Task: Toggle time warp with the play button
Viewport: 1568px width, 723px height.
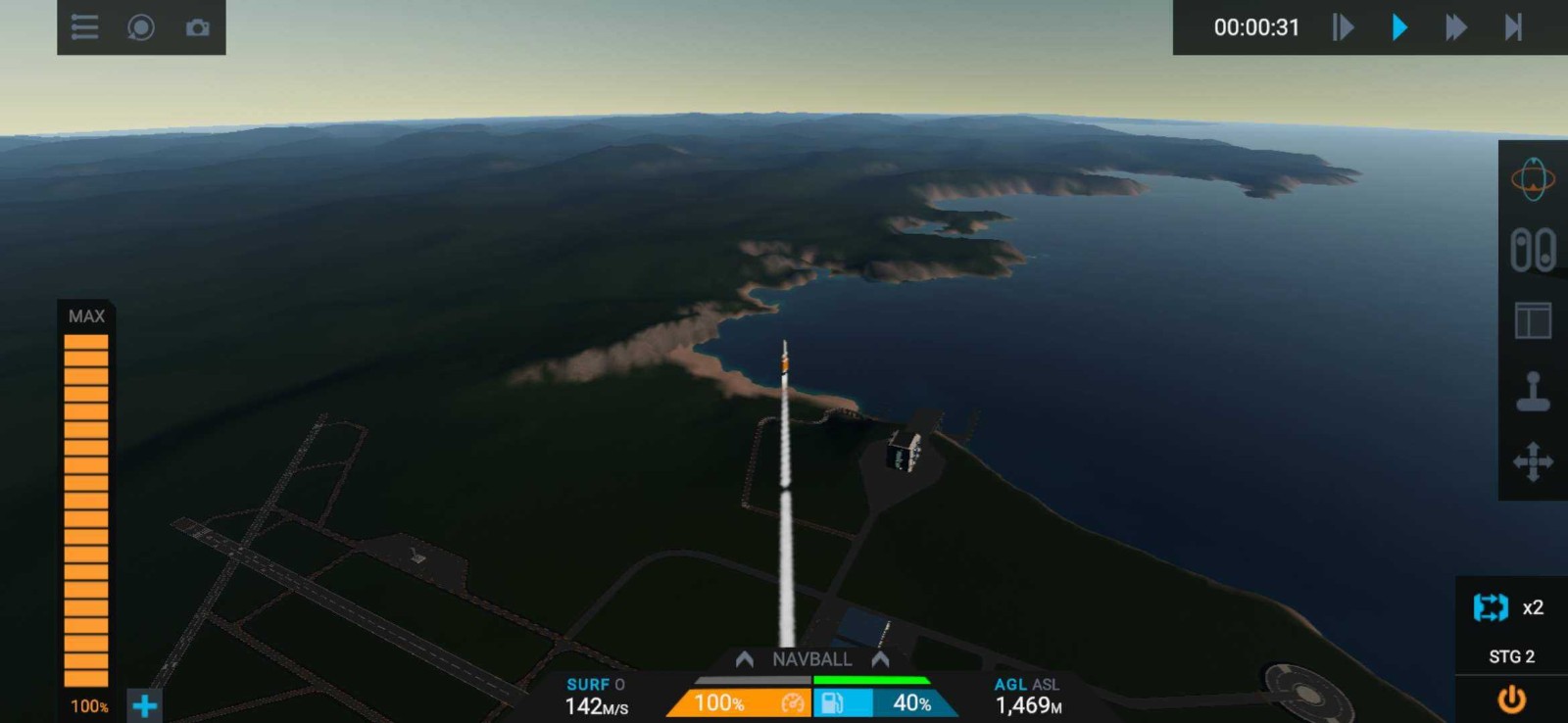Action: coord(1399,27)
